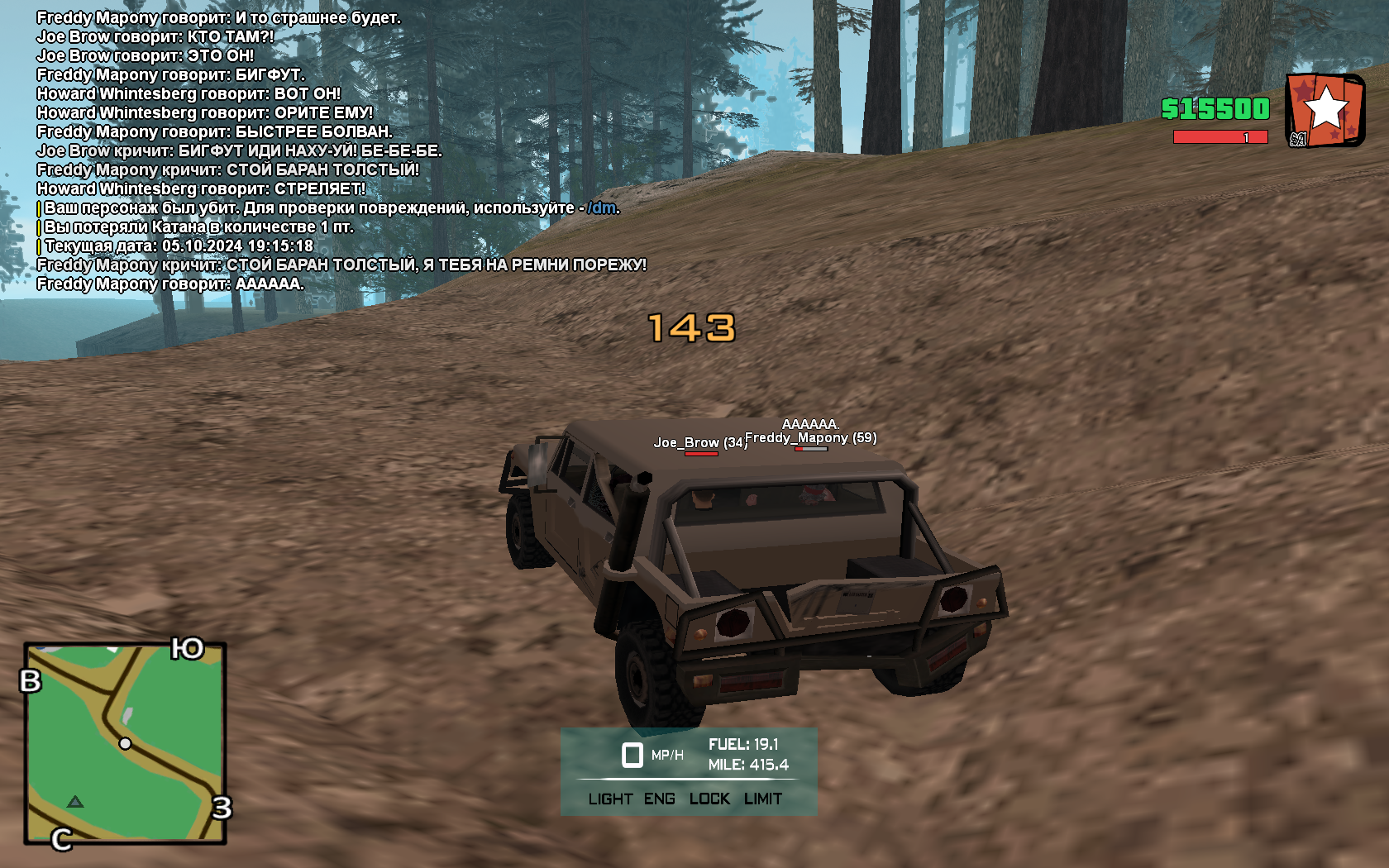Viewport: 1389px width, 868px height.
Task: Click the triangle marker on the minimap
Action: tap(75, 801)
